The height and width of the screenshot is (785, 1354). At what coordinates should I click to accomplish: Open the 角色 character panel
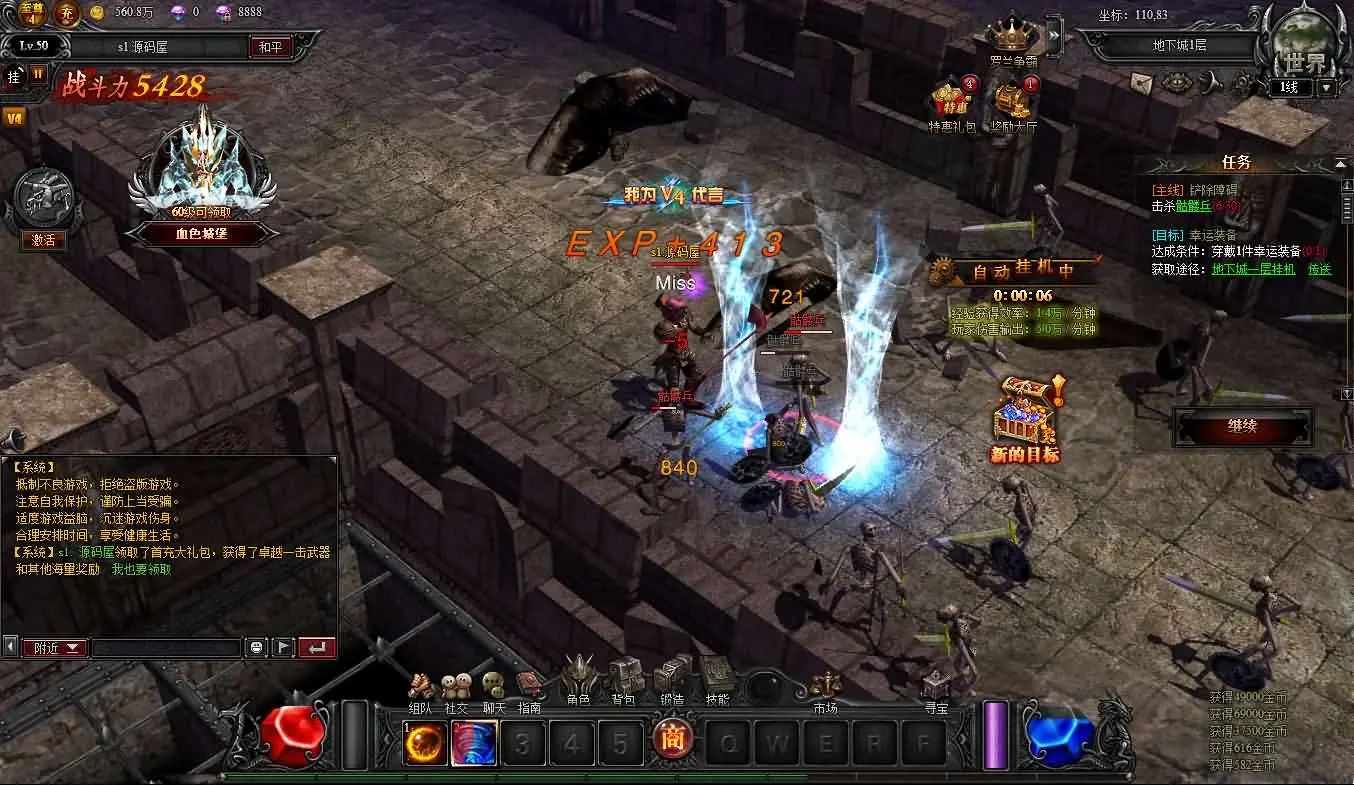pyautogui.click(x=579, y=680)
